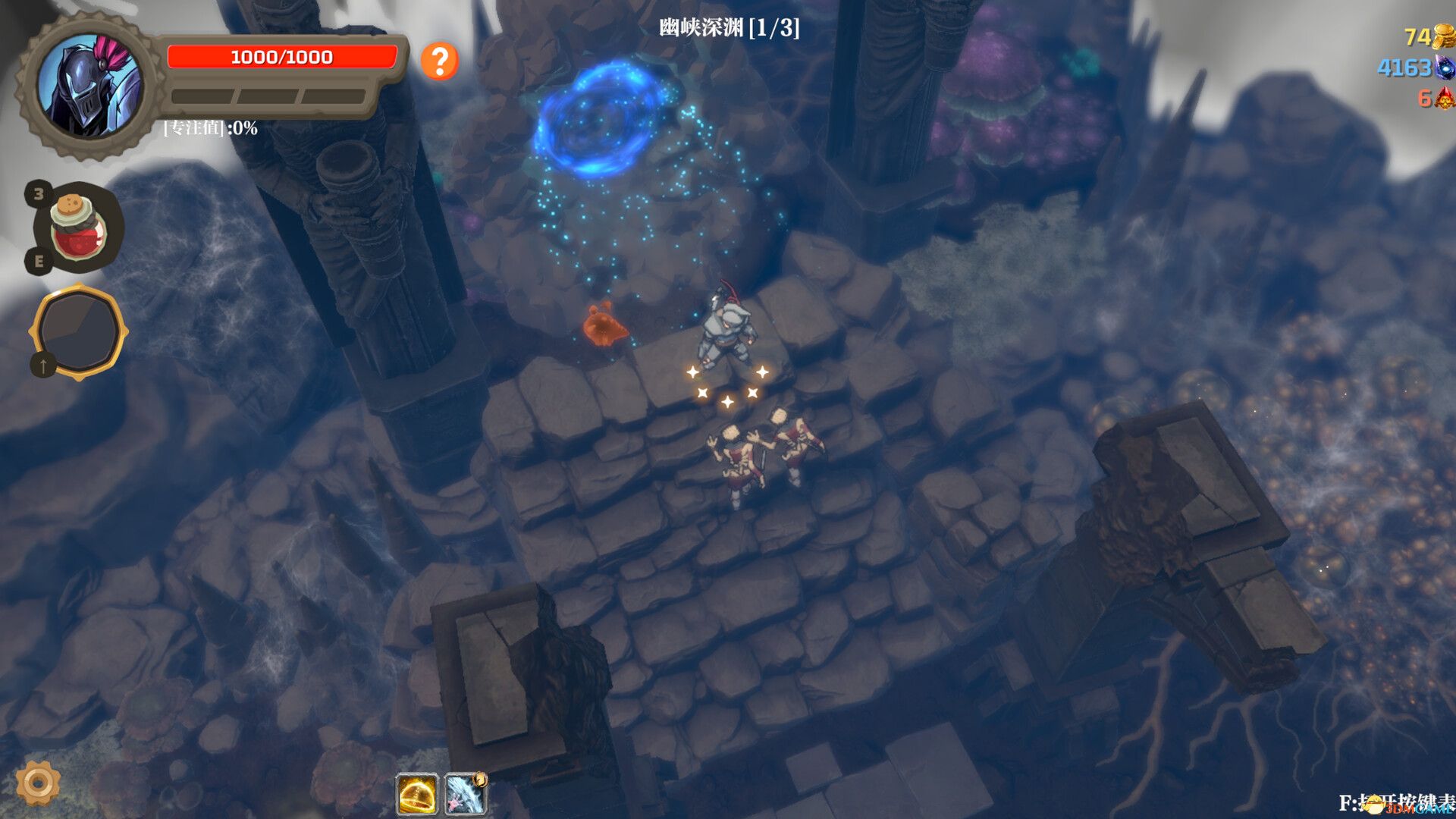Click the red 1000/1000 health bar

(282, 55)
